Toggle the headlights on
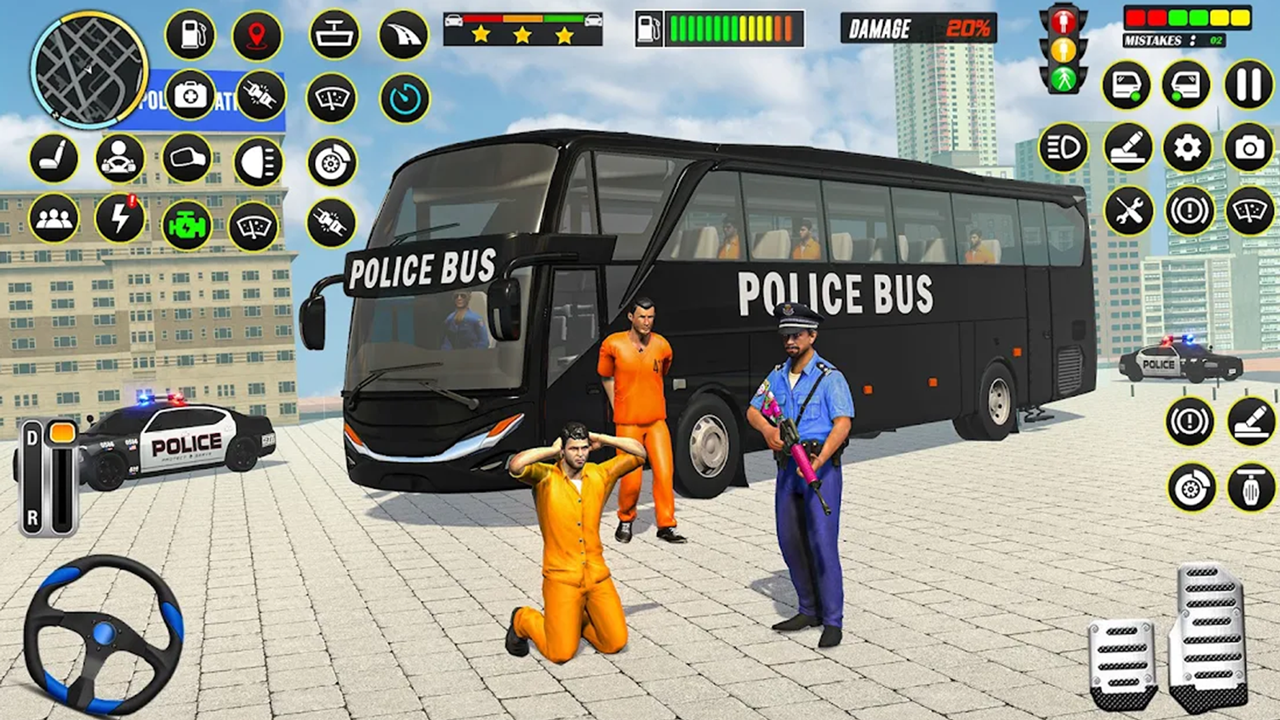The image size is (1280, 720). 259,158
